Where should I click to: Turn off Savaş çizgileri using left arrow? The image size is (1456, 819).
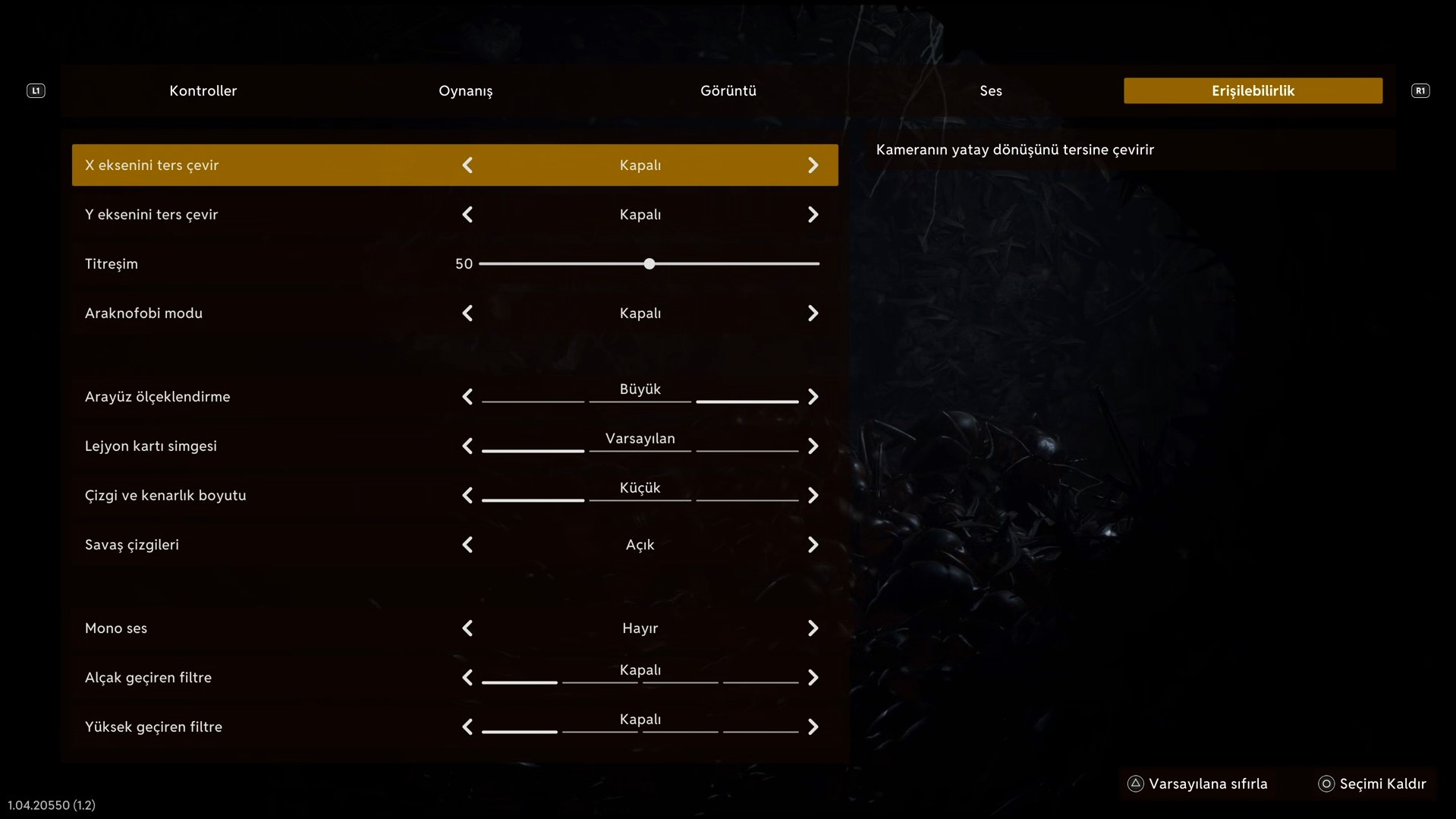tap(467, 545)
